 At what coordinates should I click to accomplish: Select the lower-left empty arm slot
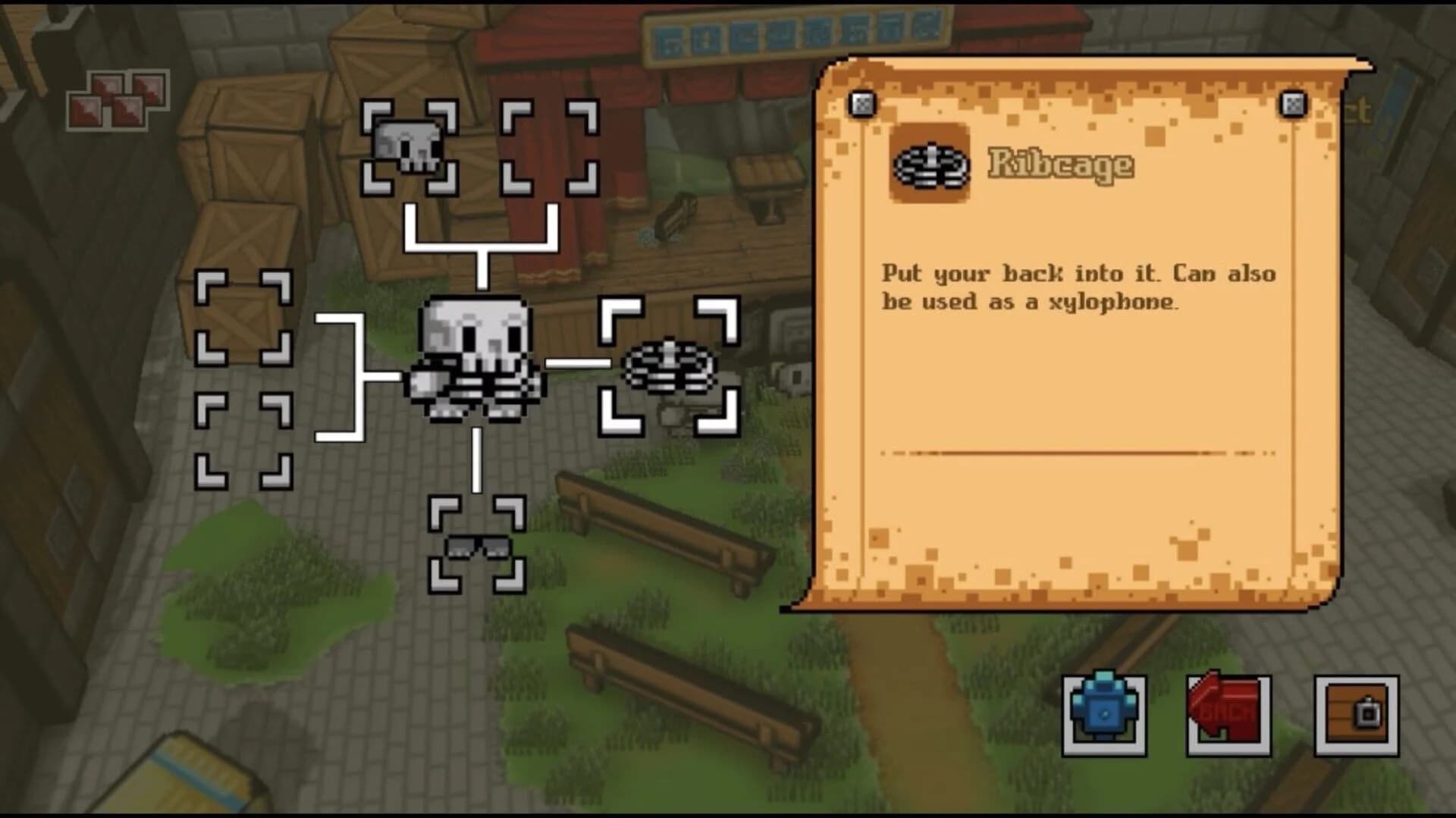tap(244, 440)
